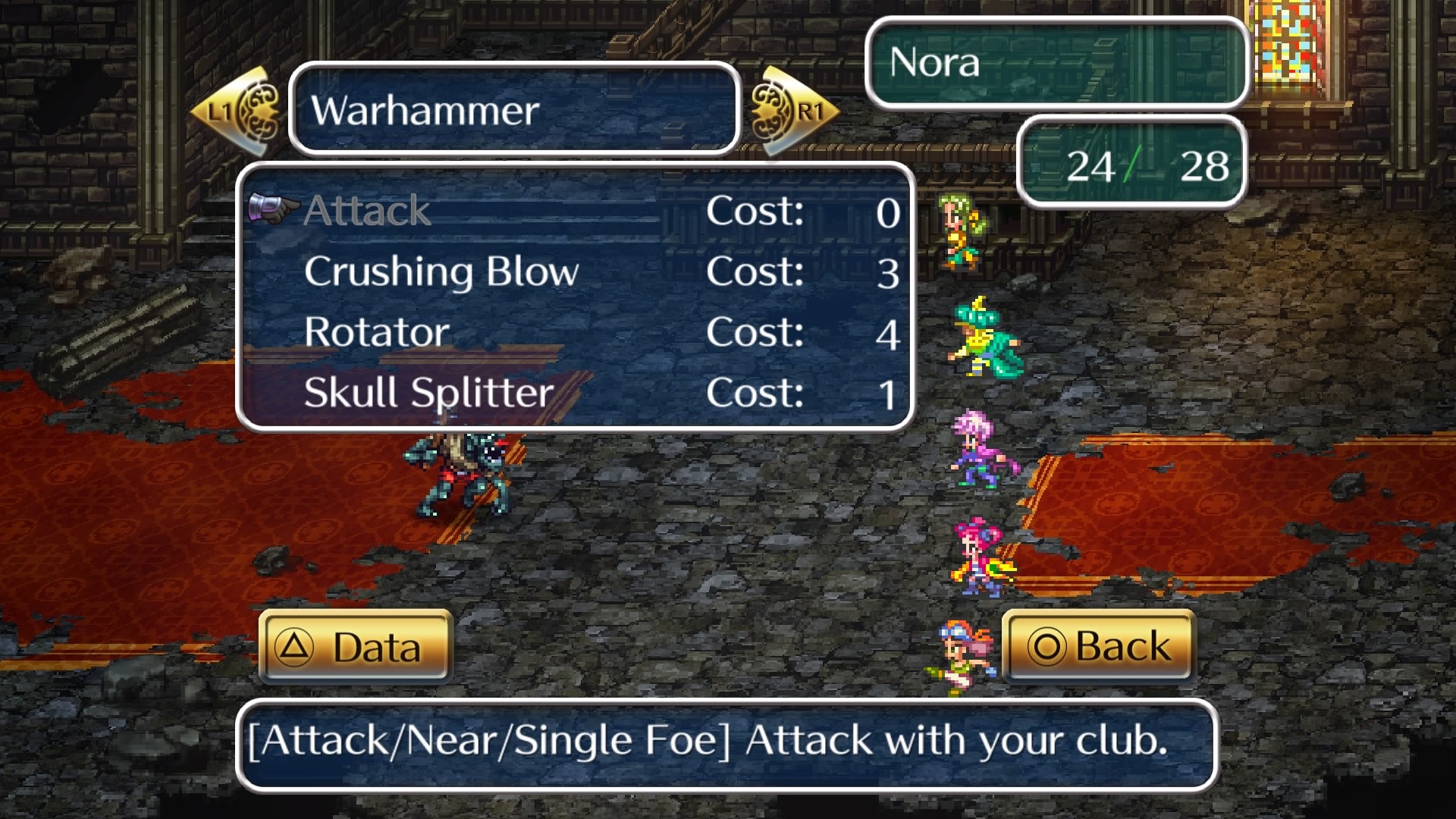
Task: Click the Warhammer weapon header
Action: click(514, 111)
